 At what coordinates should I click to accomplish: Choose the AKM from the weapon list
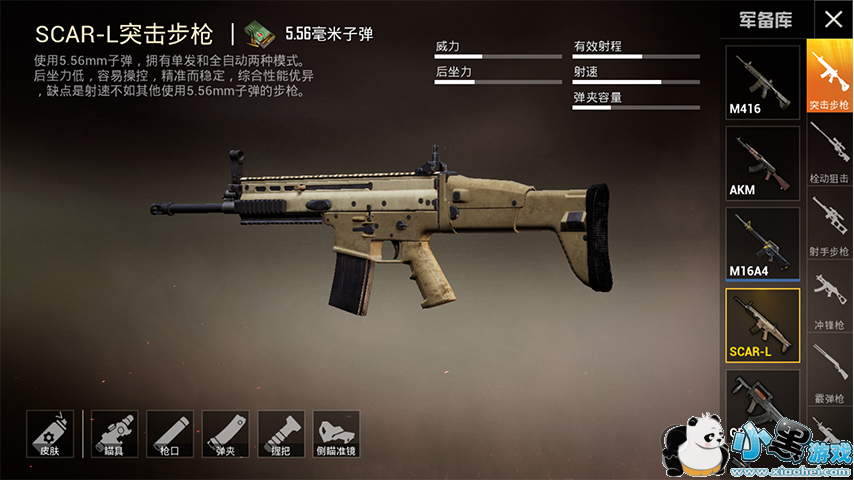(x=762, y=162)
